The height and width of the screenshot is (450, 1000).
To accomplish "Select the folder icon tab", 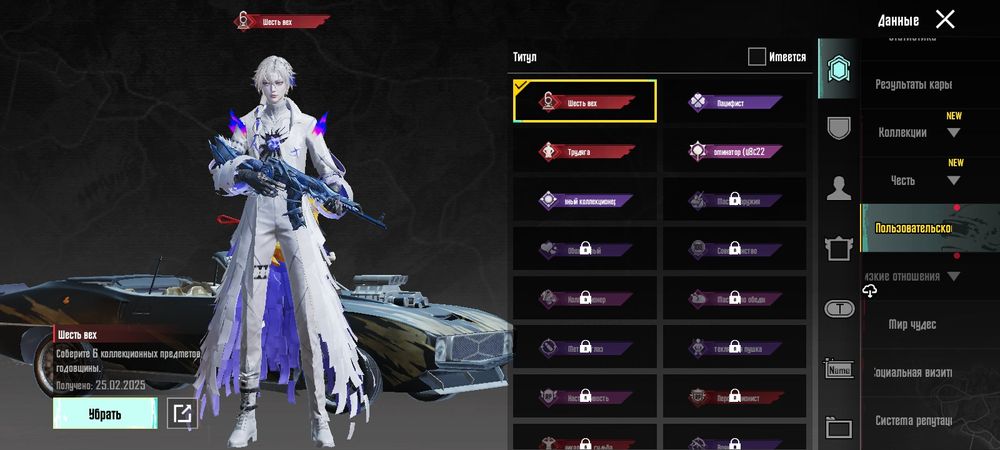I will pos(839,428).
